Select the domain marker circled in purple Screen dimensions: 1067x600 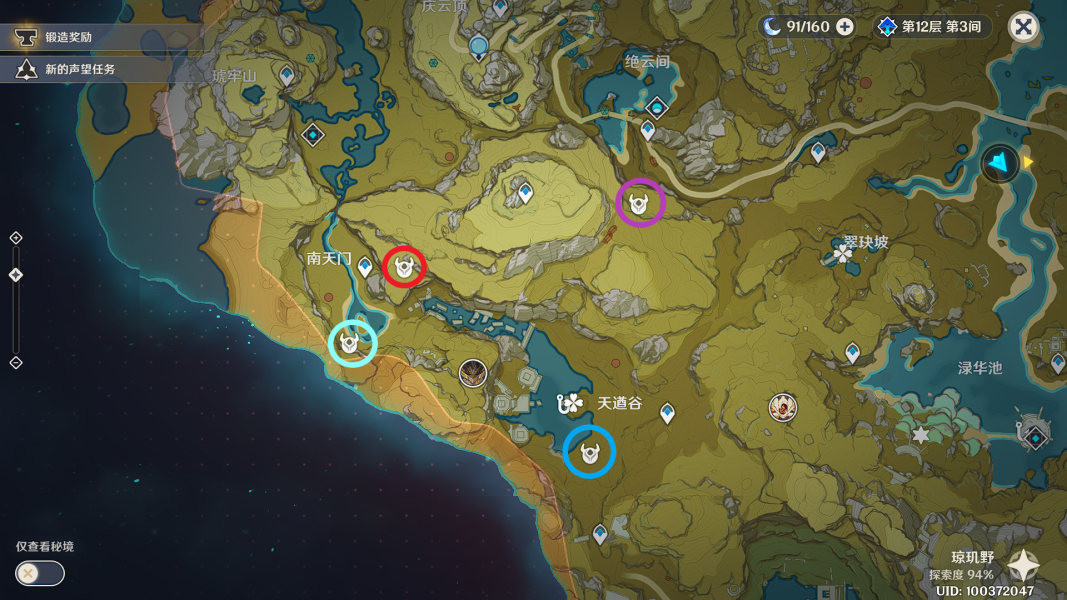coord(640,204)
